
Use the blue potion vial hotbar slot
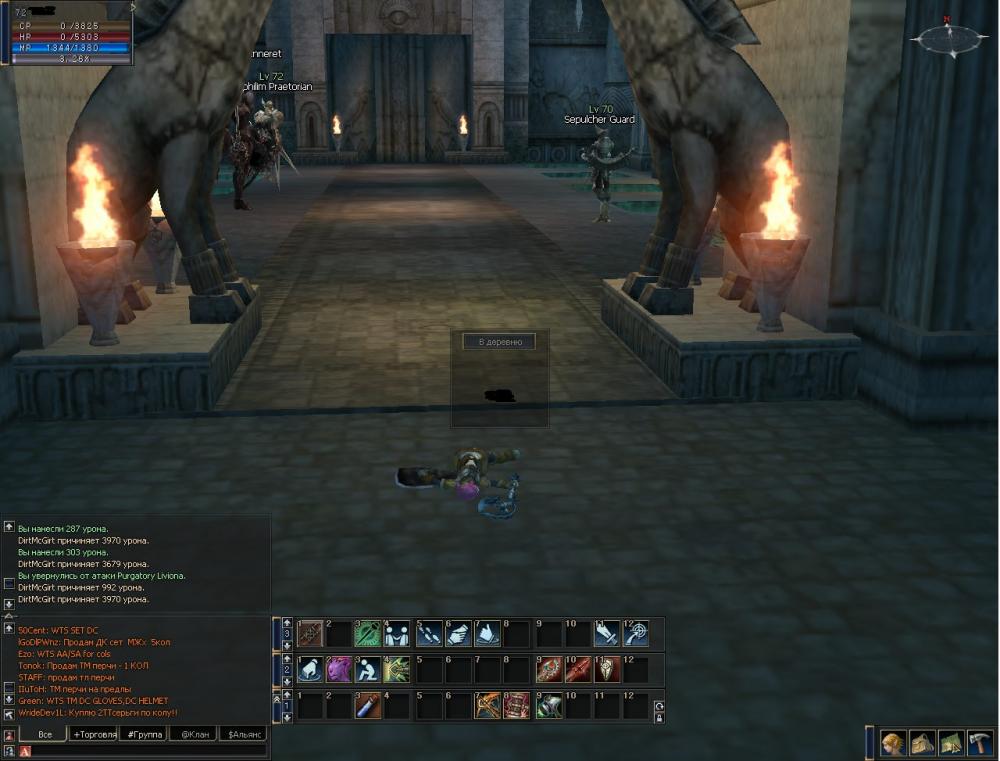[x=369, y=705]
